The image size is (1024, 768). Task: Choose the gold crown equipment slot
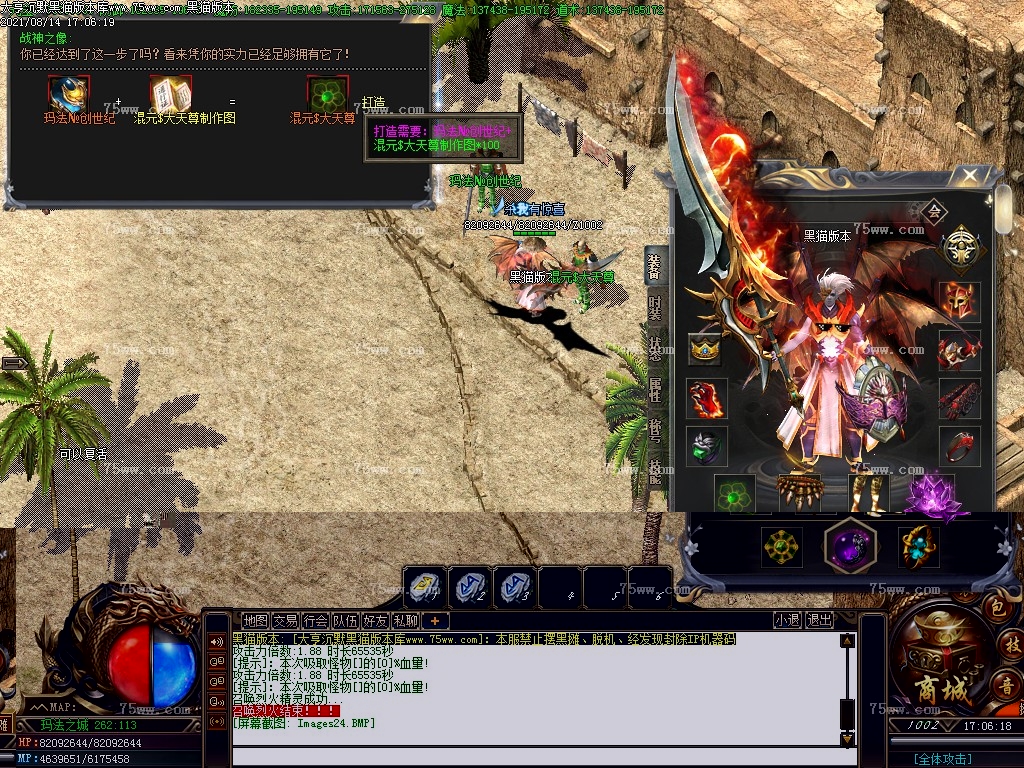point(705,350)
